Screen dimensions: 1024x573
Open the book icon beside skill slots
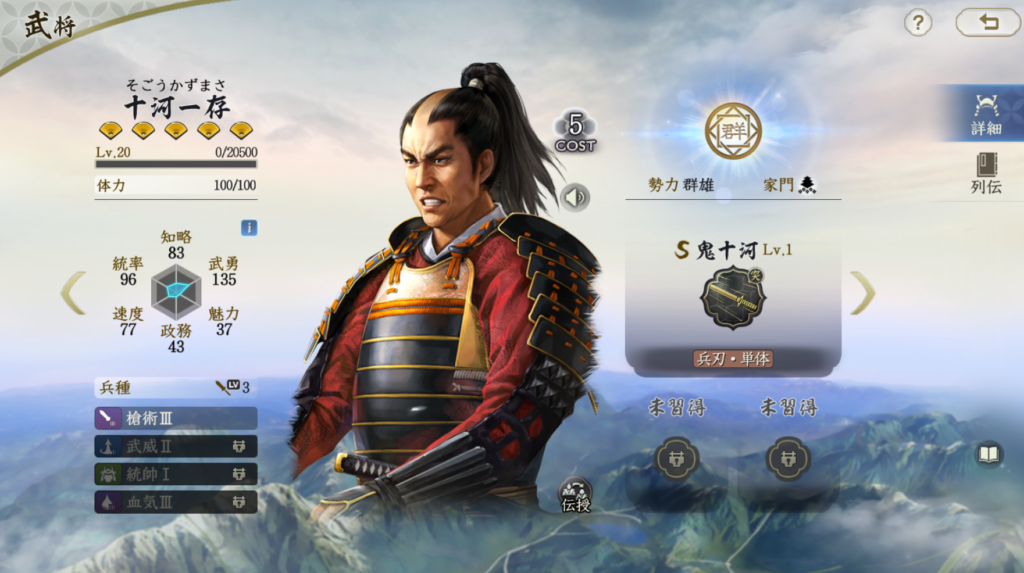tap(988, 455)
